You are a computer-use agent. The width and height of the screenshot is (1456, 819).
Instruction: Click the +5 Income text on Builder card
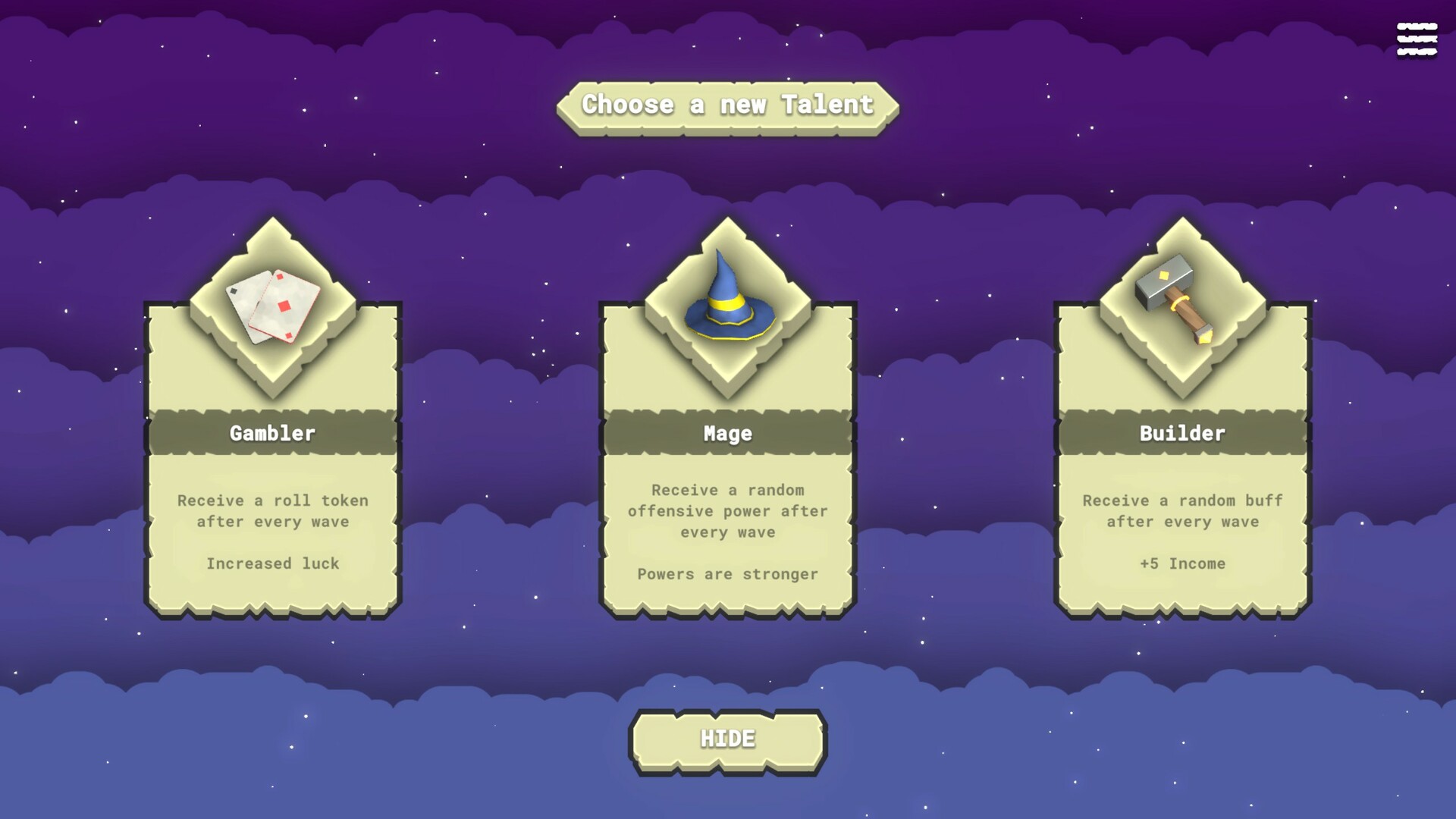[x=1181, y=563]
